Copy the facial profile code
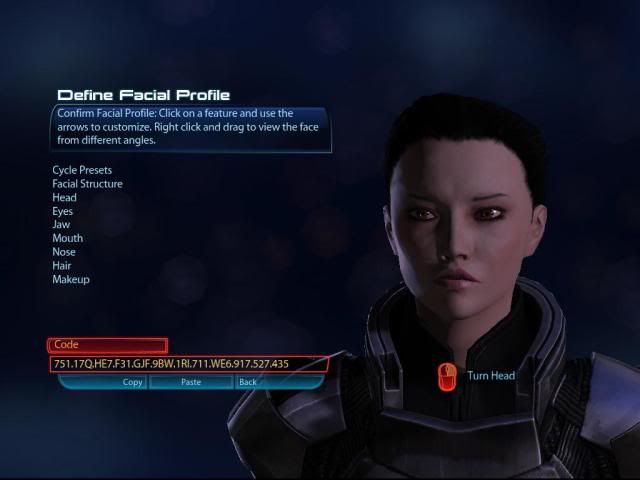Image resolution: width=640 pixels, height=480 pixels. (133, 382)
